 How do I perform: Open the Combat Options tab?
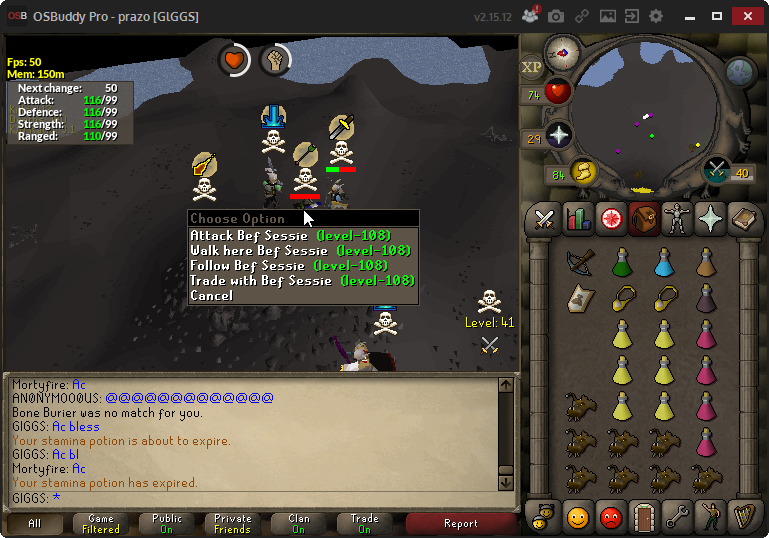545,219
